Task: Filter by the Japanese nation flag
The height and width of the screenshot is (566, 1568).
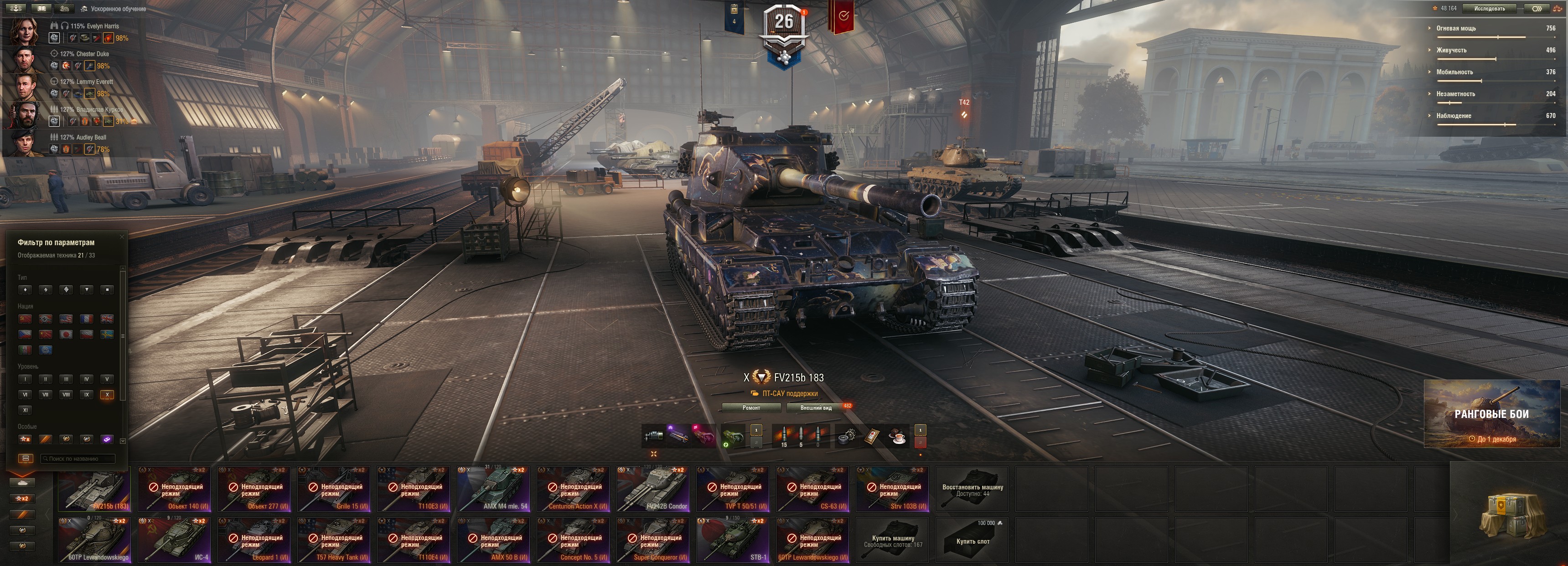Action: (x=66, y=334)
